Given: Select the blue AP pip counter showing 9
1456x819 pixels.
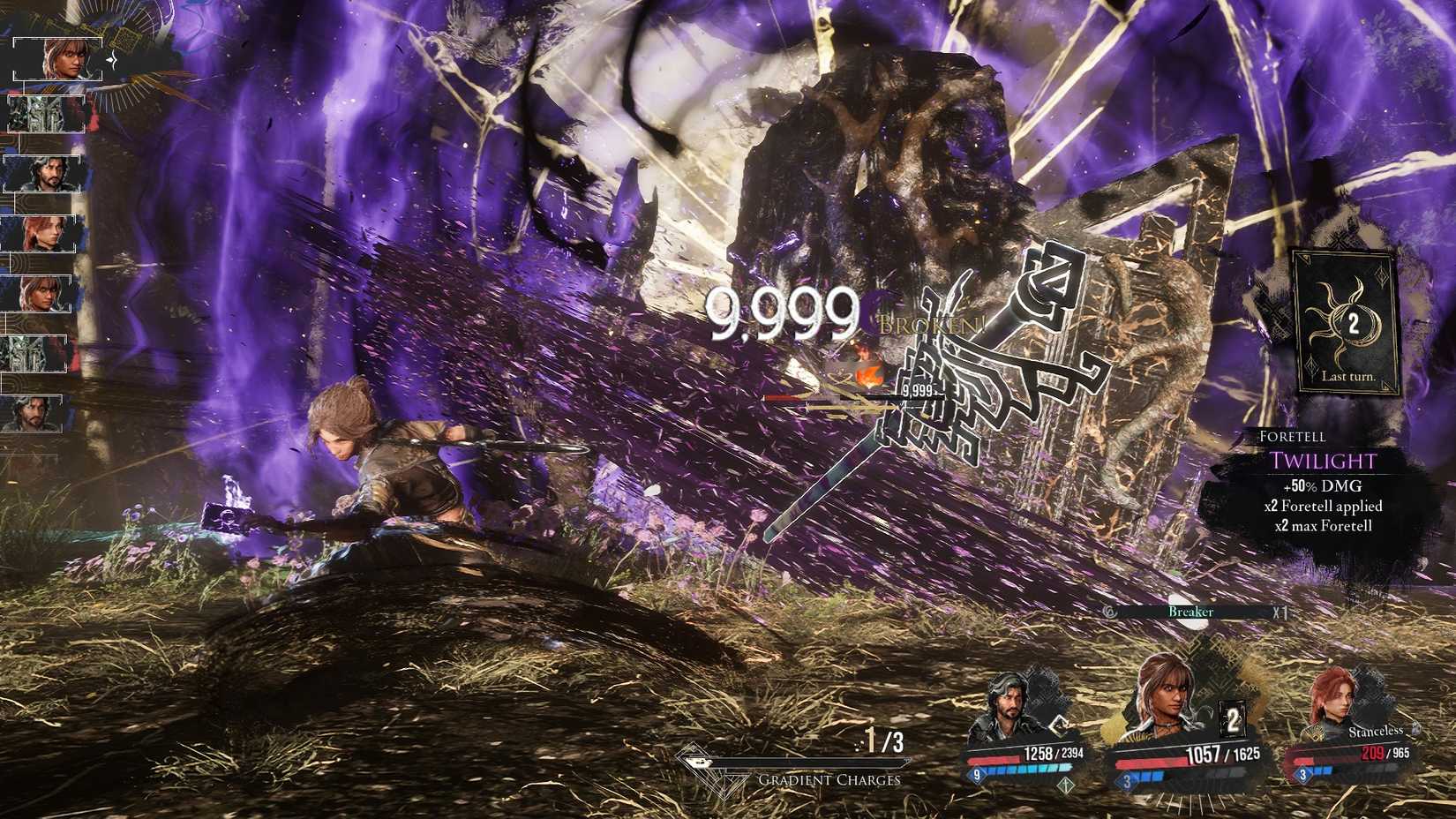Looking at the screenshot, I should click(x=977, y=774).
